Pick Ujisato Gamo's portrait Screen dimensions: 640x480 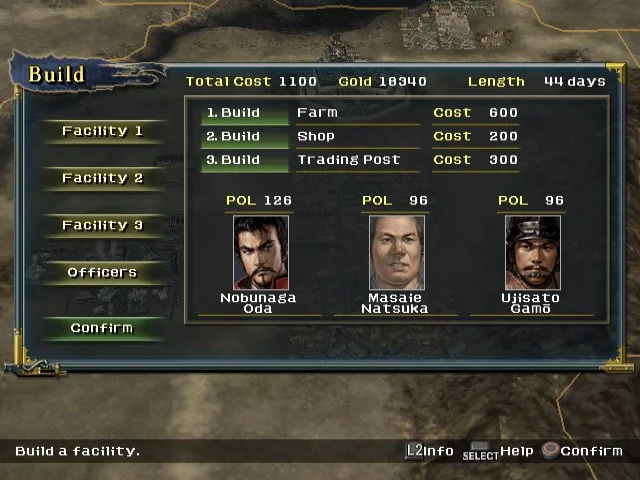532,252
